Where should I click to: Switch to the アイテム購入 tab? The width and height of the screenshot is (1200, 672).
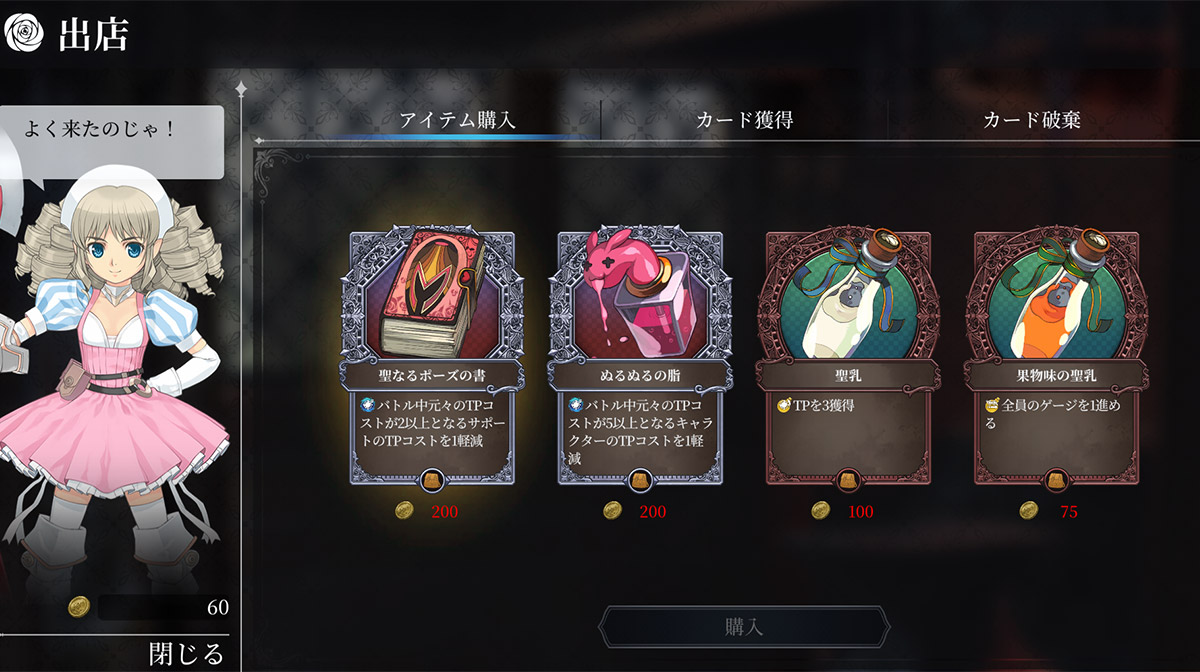click(x=457, y=120)
